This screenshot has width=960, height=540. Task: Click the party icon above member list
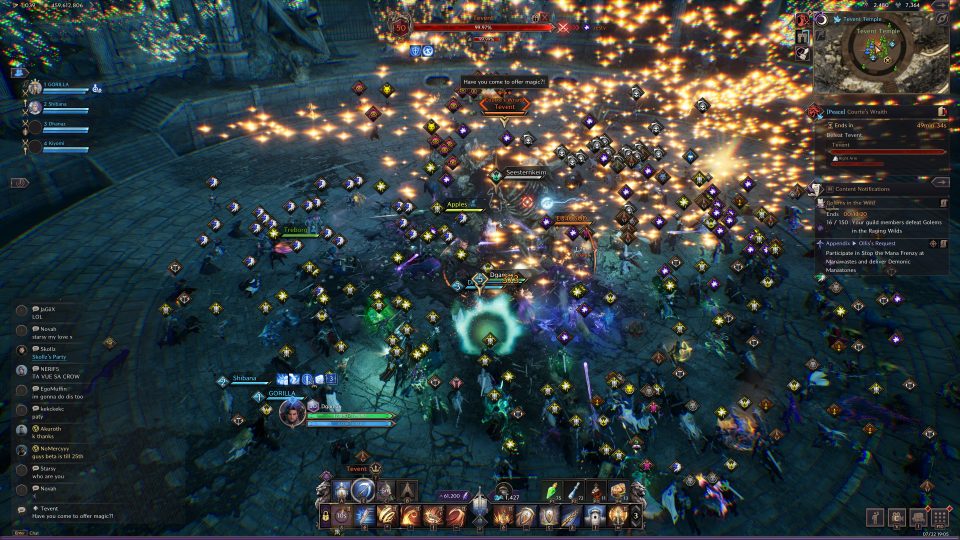tap(19, 70)
